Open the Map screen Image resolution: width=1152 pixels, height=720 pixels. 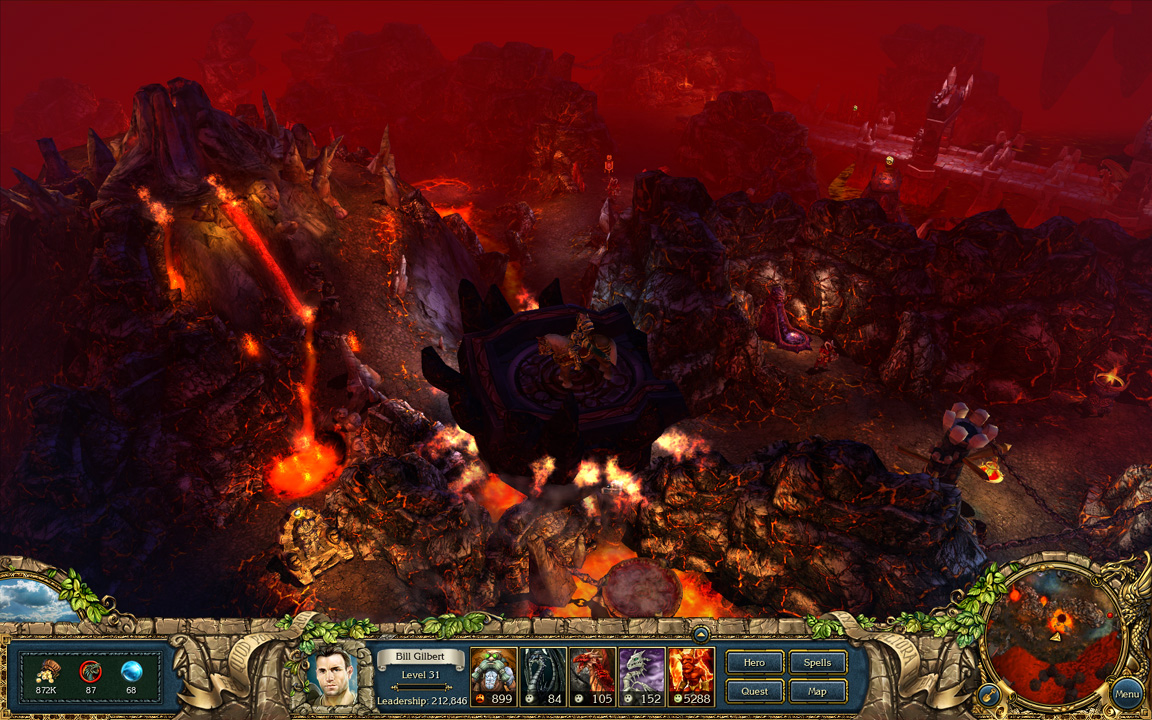coord(817,690)
